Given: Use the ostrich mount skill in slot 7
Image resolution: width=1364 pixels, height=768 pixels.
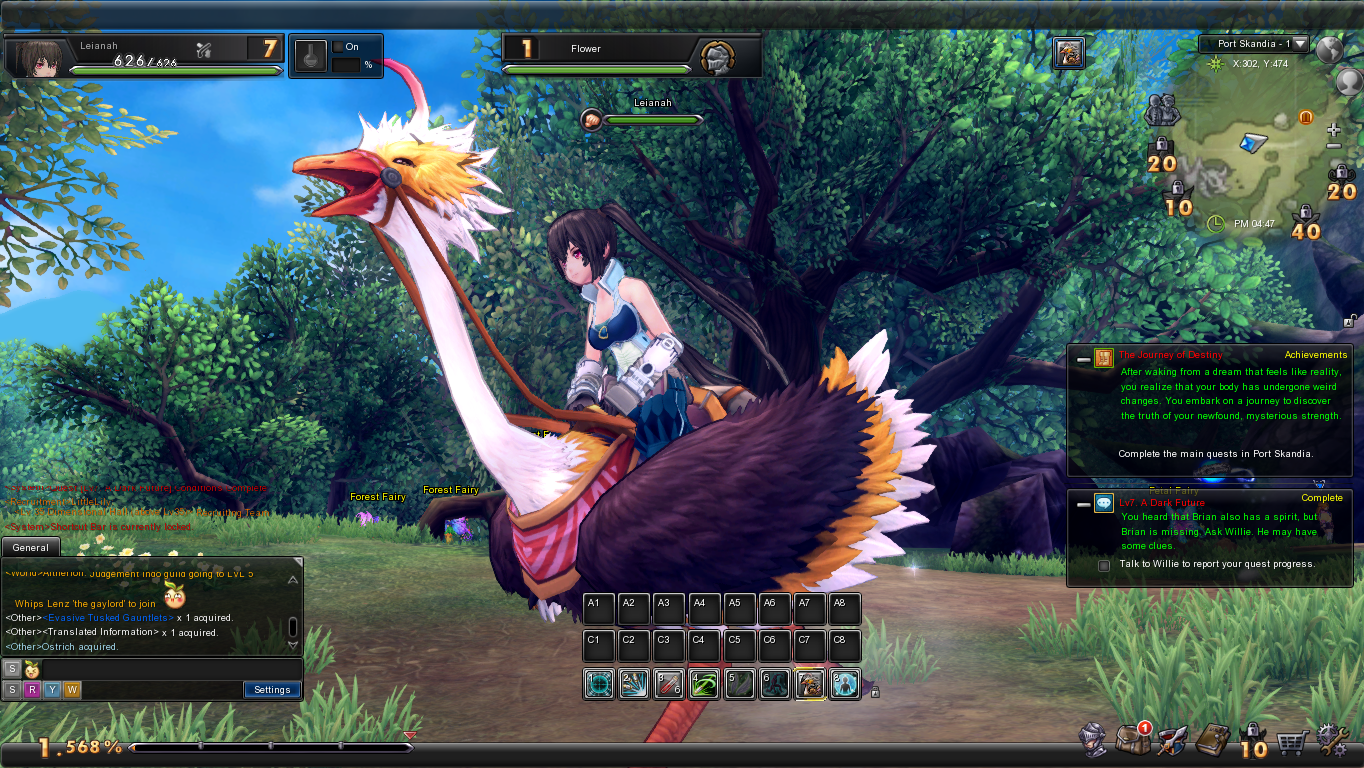Looking at the screenshot, I should click(810, 685).
